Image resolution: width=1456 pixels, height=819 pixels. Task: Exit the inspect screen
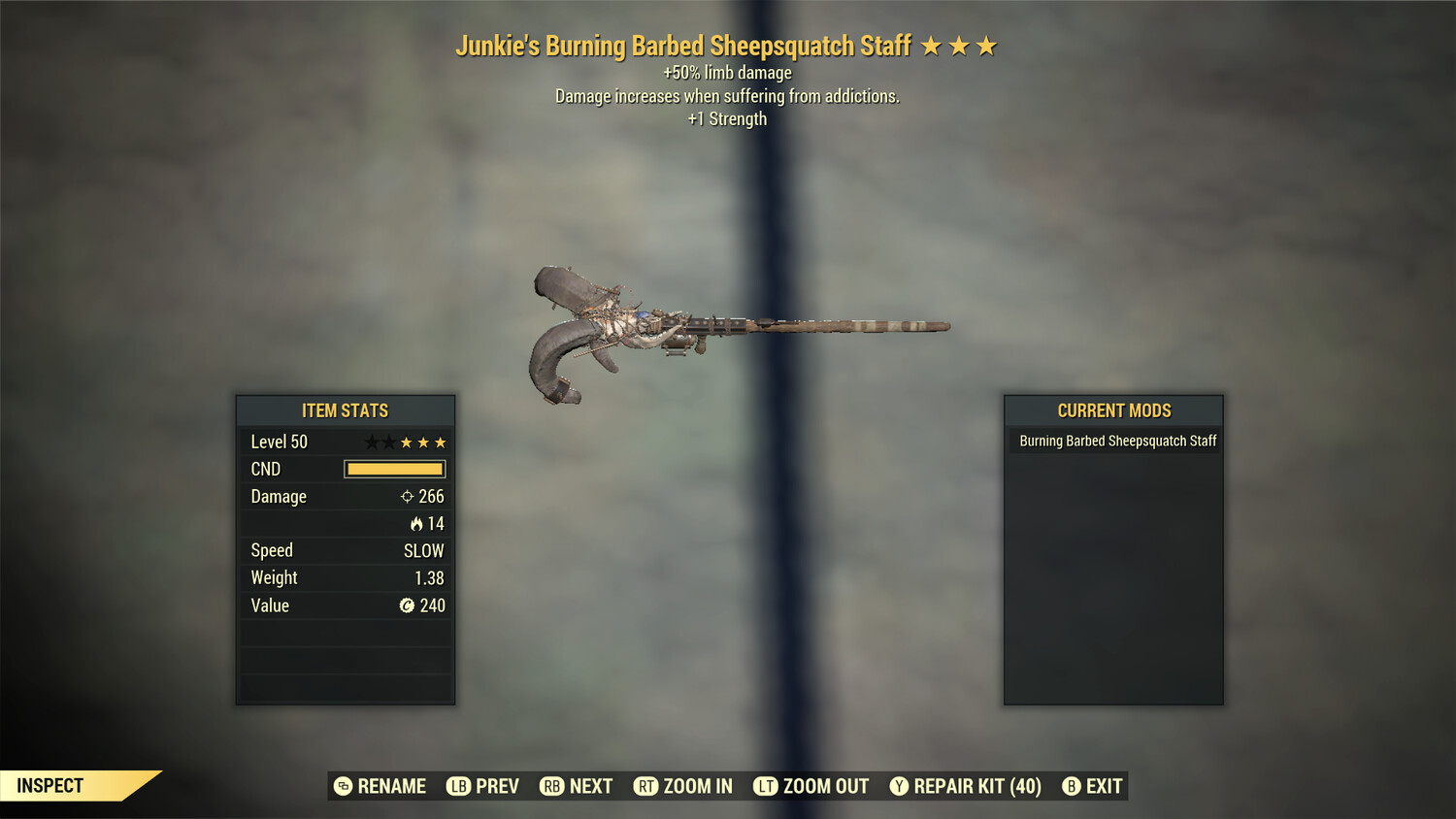(x=1092, y=786)
